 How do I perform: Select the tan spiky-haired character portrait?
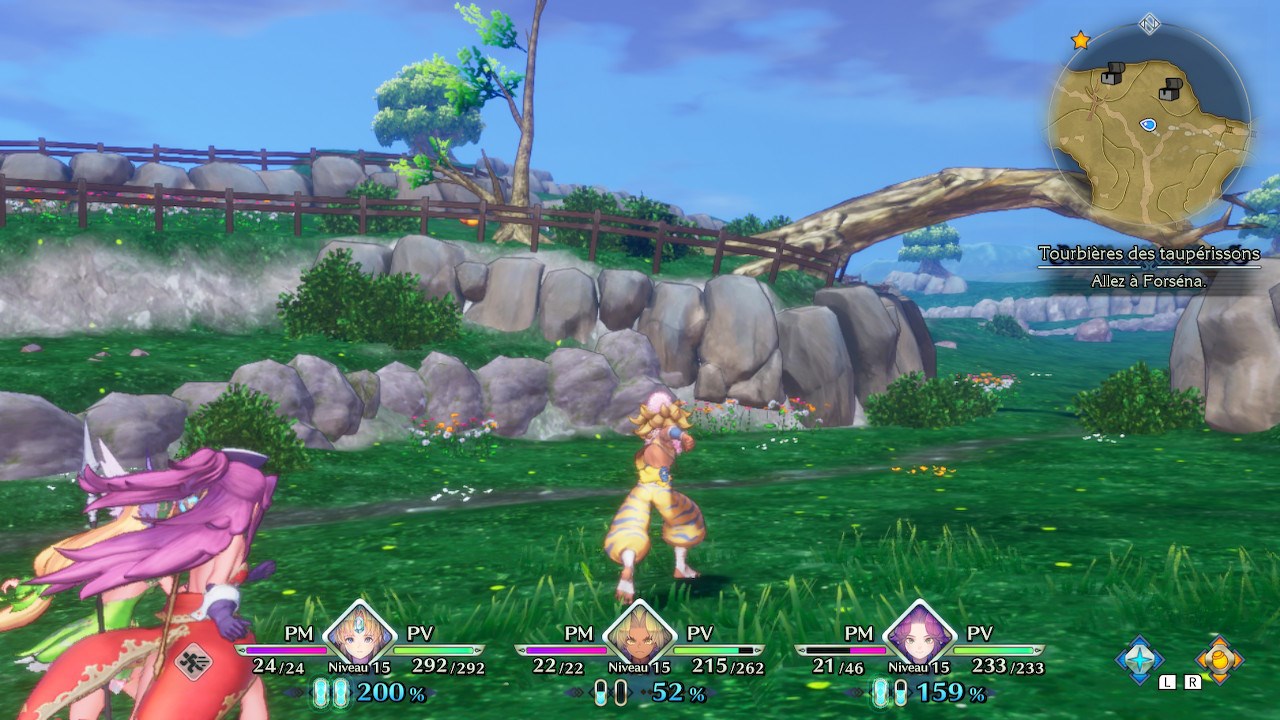pyautogui.click(x=637, y=631)
